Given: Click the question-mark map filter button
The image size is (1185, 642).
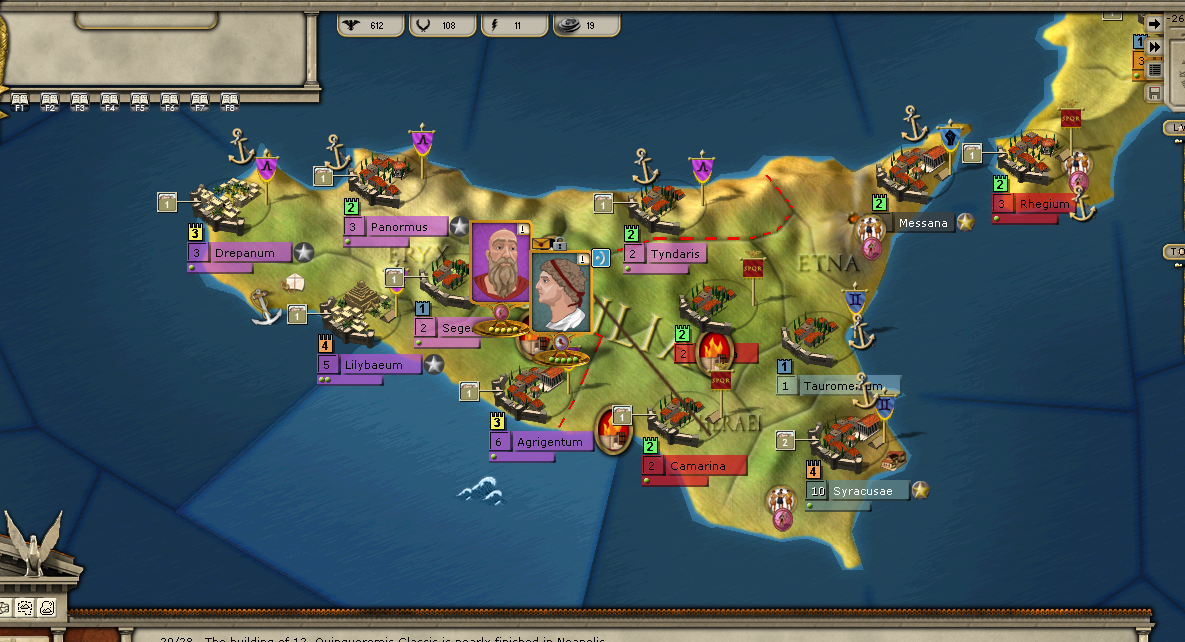Looking at the screenshot, I should [45, 608].
